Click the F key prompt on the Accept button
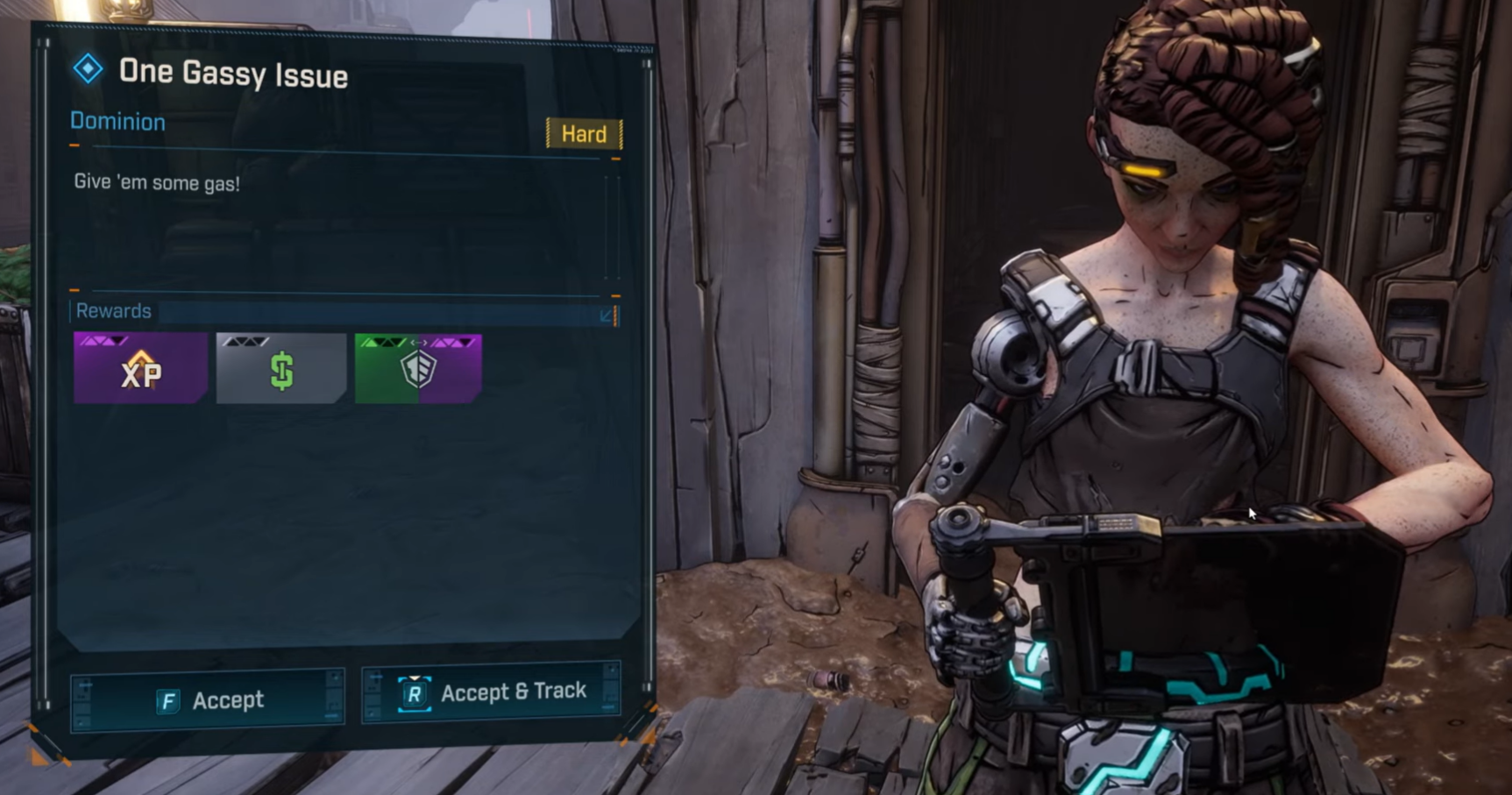 [x=167, y=699]
